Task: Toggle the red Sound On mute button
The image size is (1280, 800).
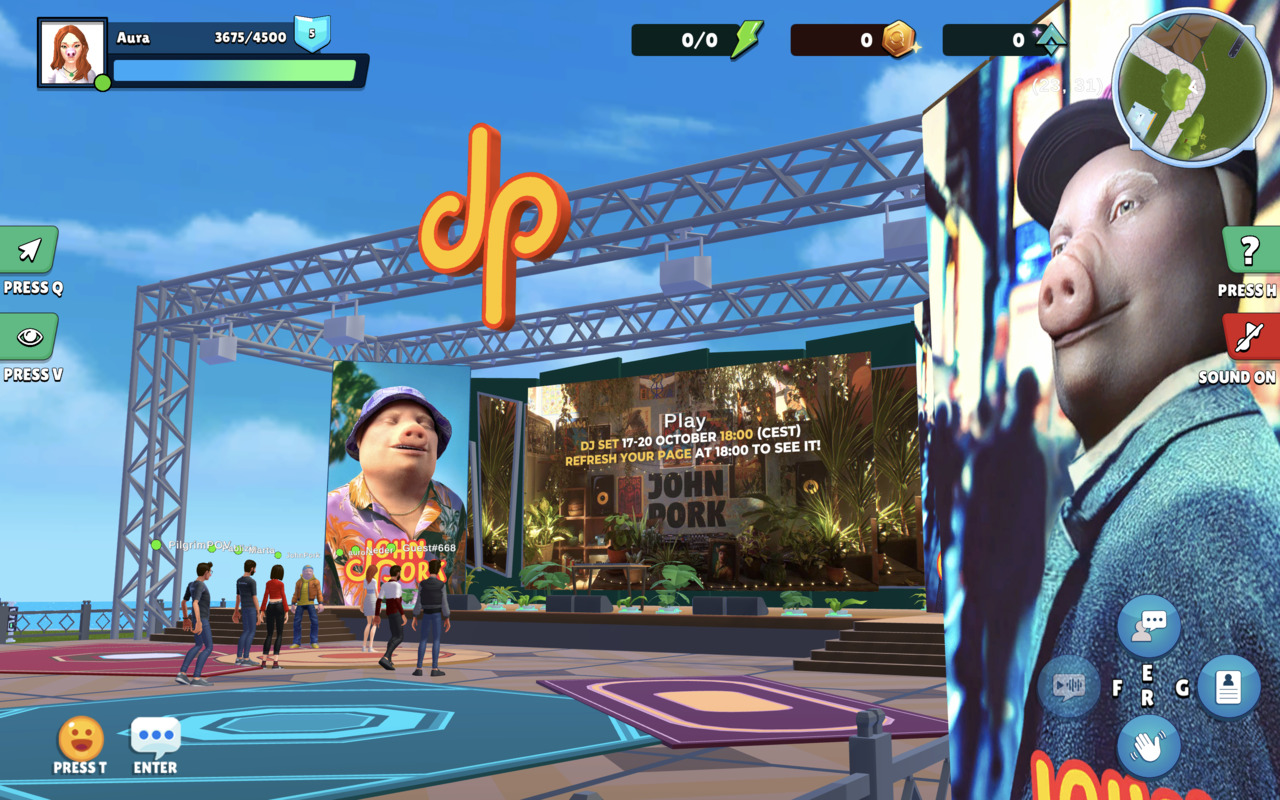Action: pyautogui.click(x=1249, y=338)
